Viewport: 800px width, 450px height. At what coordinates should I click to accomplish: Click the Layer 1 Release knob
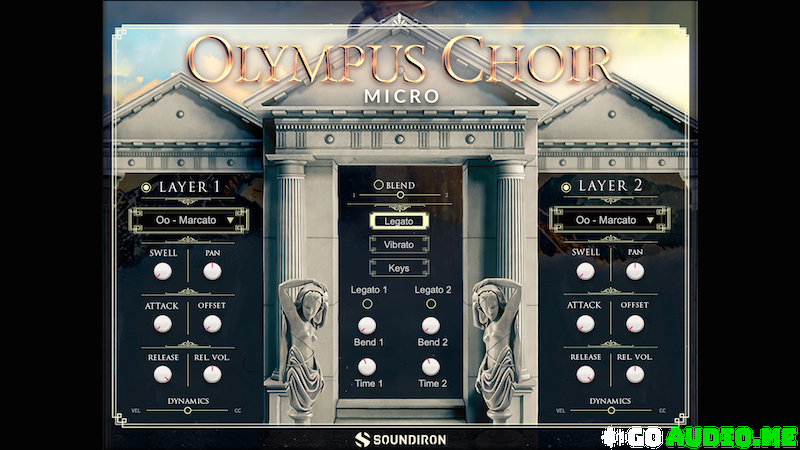tap(163, 375)
